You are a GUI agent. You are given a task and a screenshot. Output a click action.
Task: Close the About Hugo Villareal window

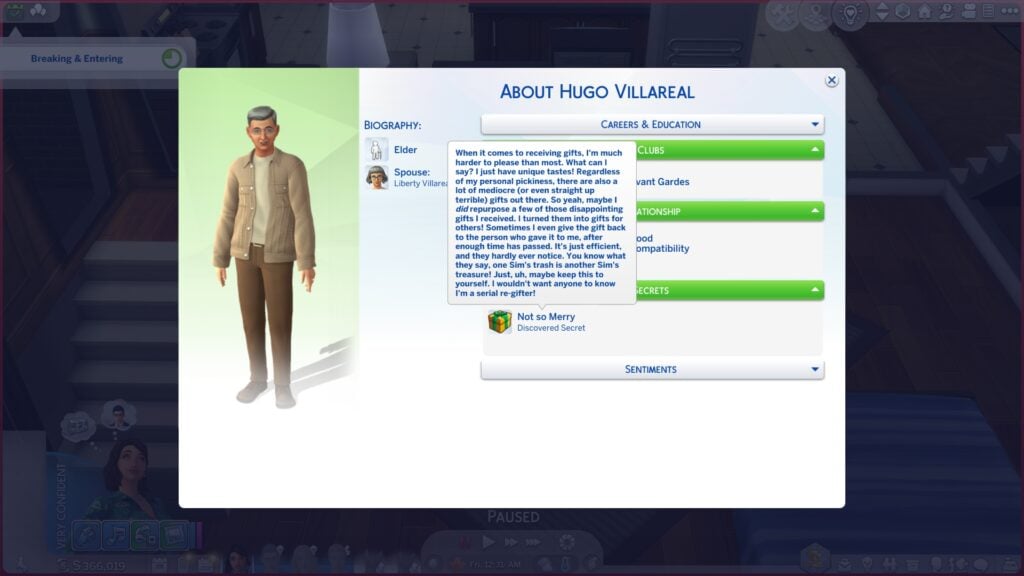pos(831,81)
